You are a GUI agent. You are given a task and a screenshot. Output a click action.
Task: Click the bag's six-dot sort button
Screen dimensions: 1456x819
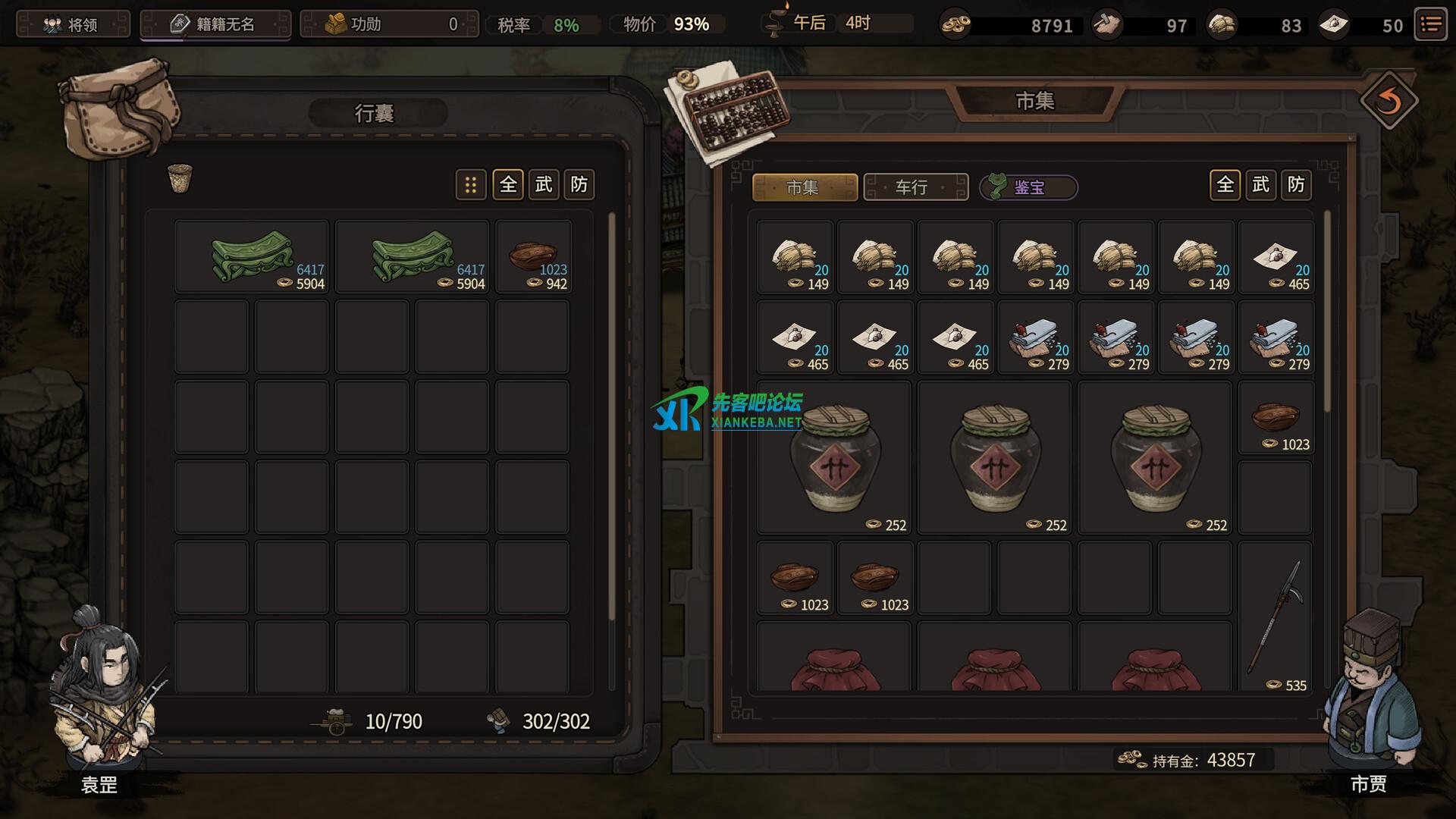point(471,185)
